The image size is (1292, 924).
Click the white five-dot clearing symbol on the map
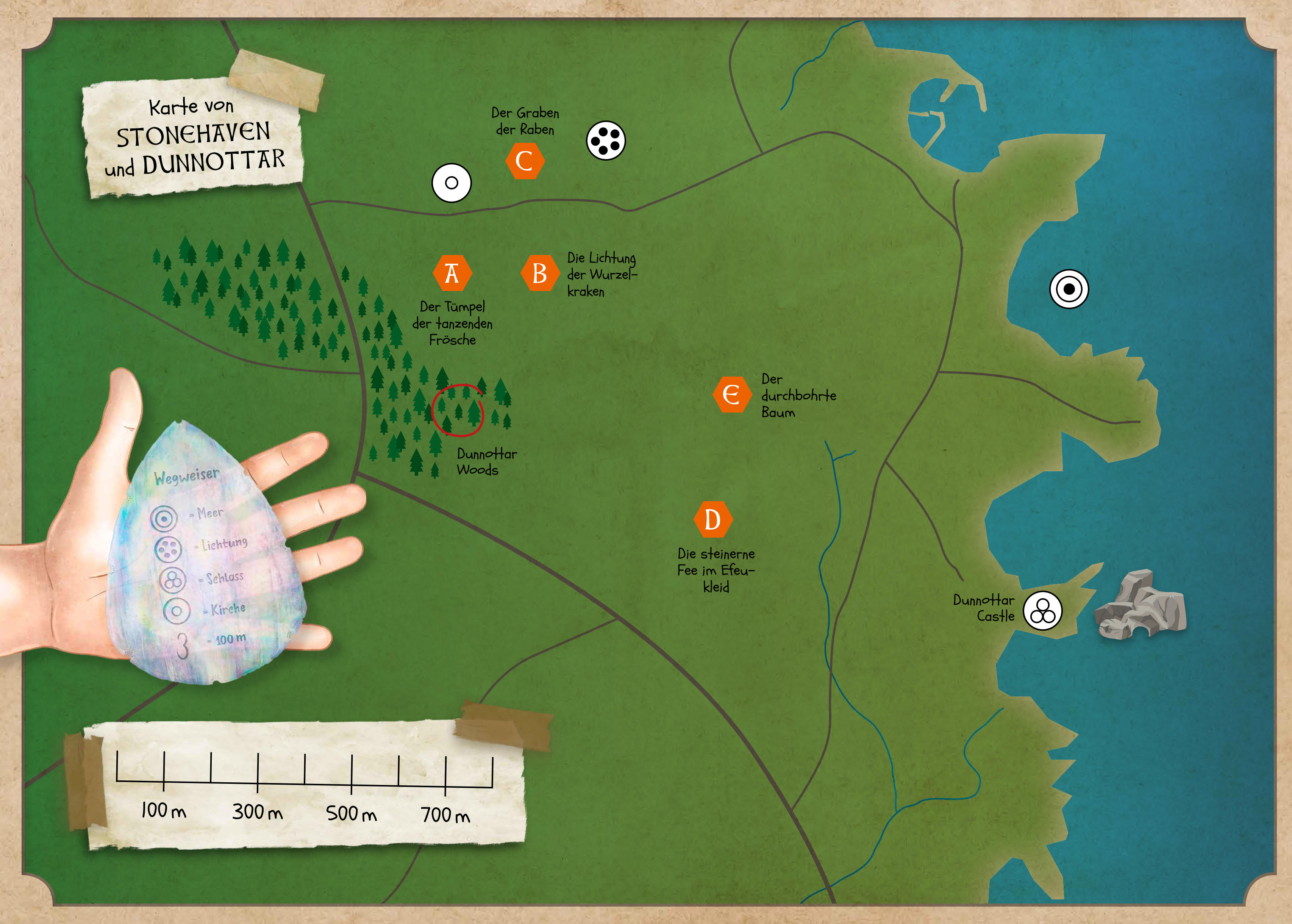click(606, 141)
